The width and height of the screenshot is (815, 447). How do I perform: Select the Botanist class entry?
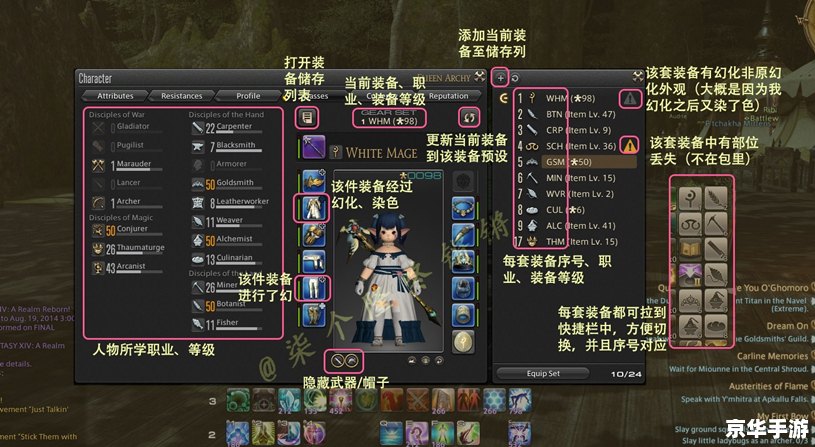(x=229, y=306)
